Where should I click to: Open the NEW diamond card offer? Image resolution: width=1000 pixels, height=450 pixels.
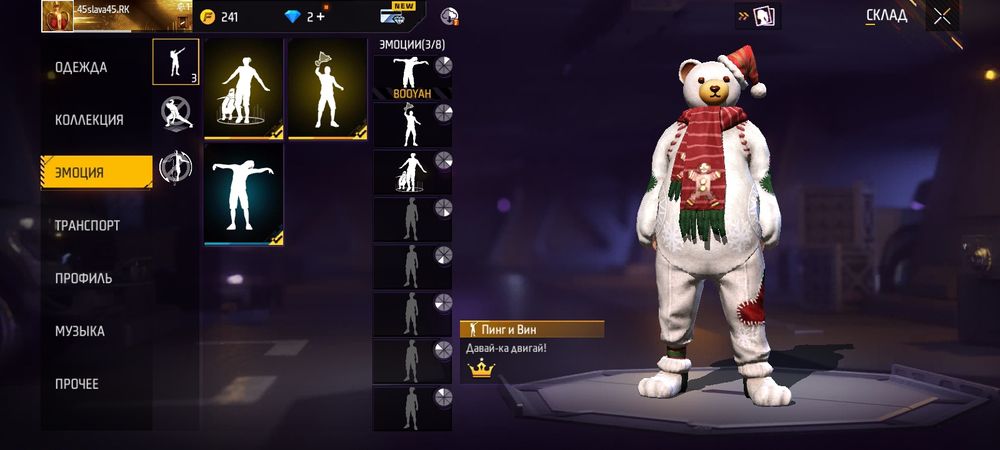click(x=397, y=15)
